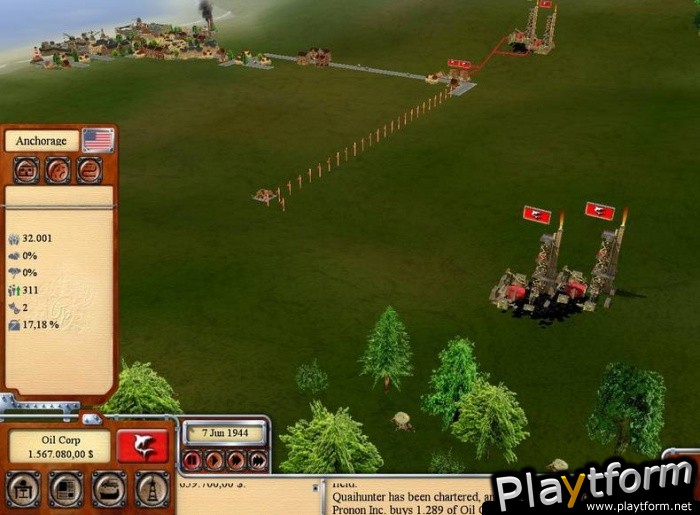
Task: Open the oil derrick build menu
Action: pos(151,489)
